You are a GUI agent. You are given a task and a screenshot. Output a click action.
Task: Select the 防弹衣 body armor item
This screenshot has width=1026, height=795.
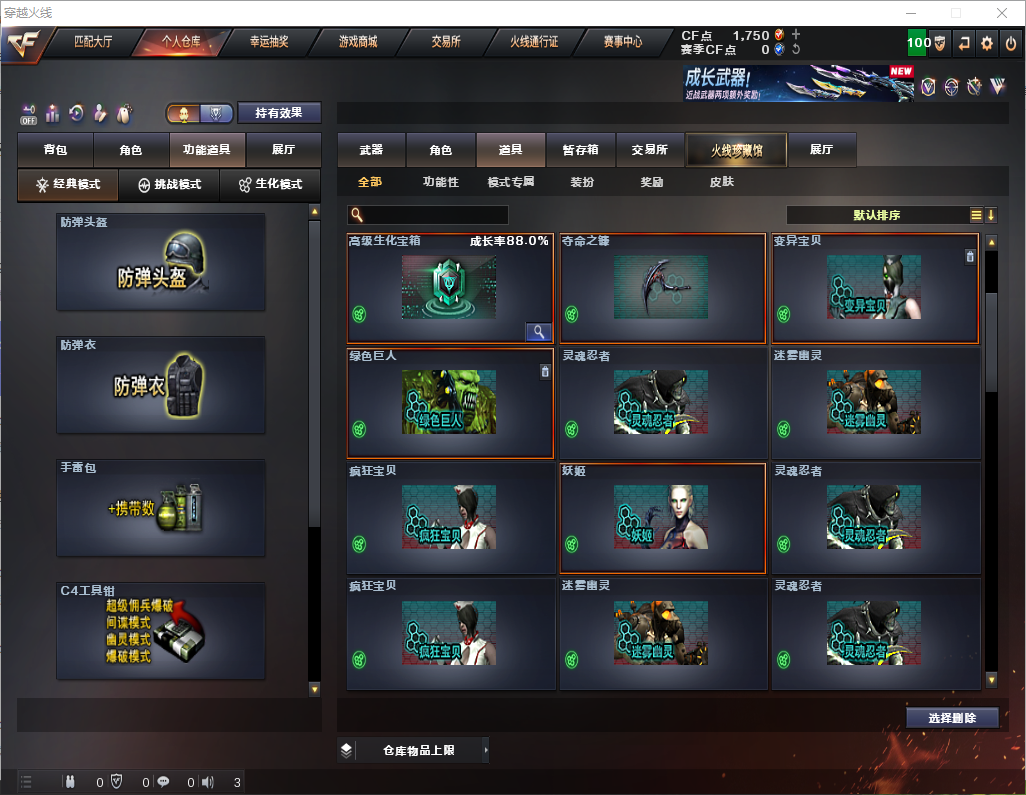click(x=161, y=385)
